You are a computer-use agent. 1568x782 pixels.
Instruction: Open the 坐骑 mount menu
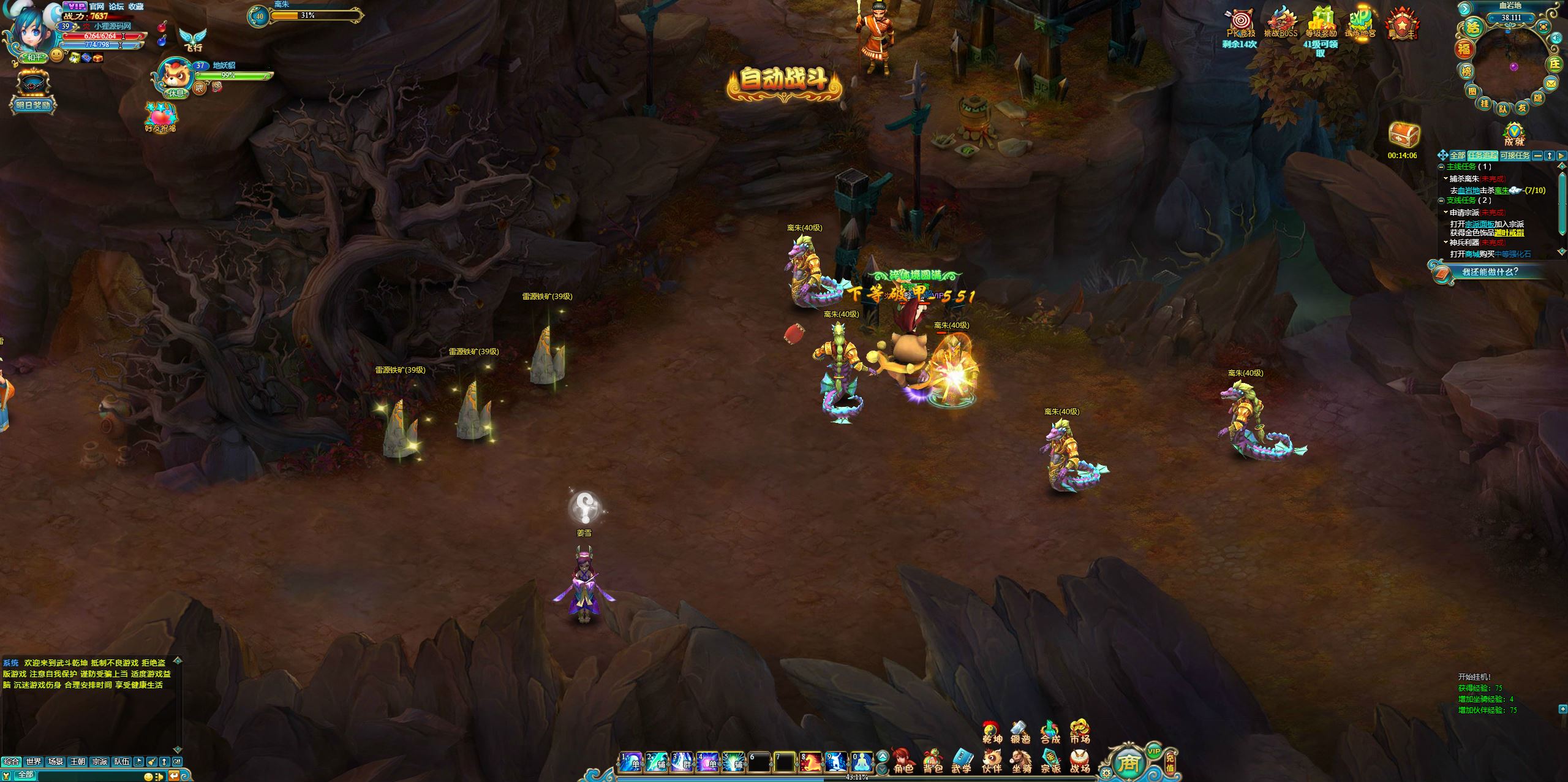(x=1021, y=760)
